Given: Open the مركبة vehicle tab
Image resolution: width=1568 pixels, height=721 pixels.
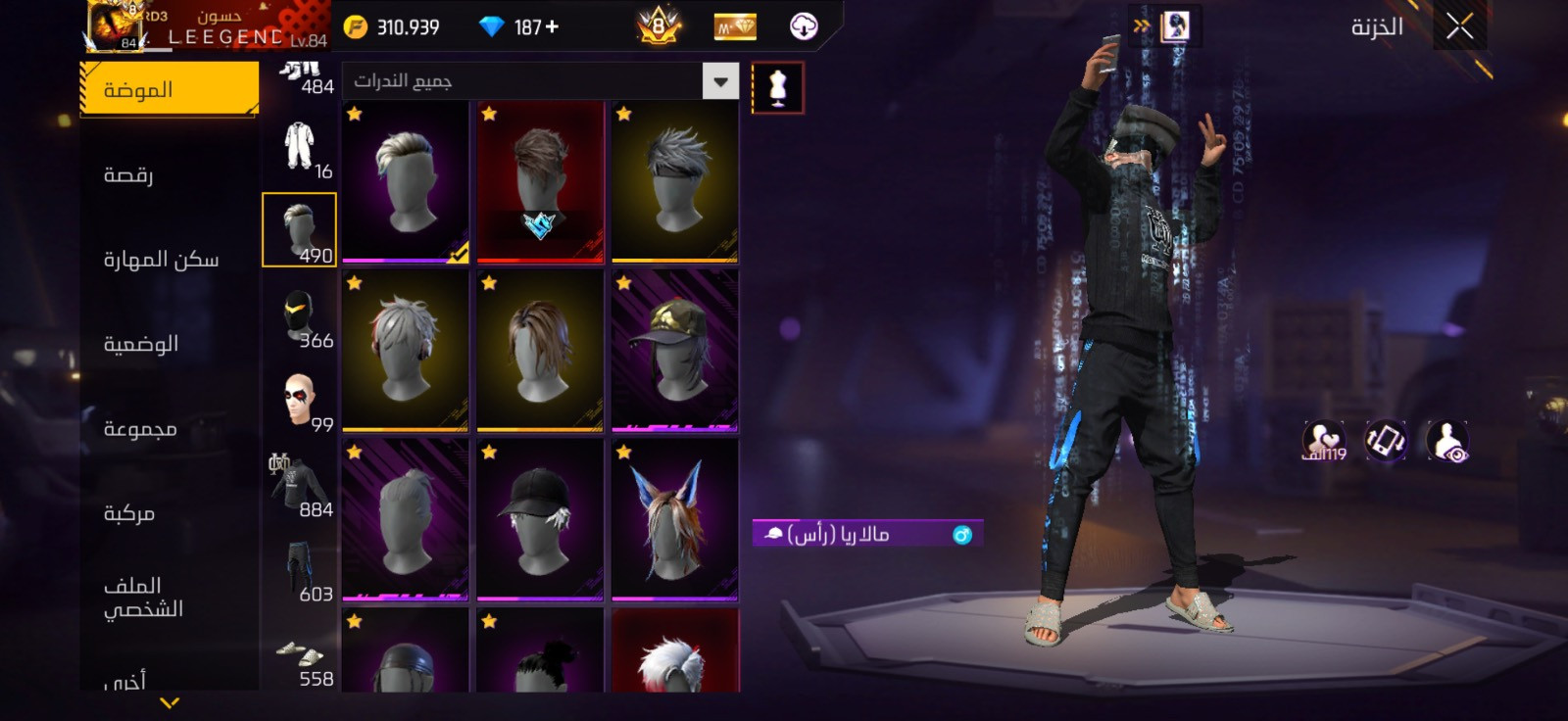Looking at the screenshot, I should point(129,513).
